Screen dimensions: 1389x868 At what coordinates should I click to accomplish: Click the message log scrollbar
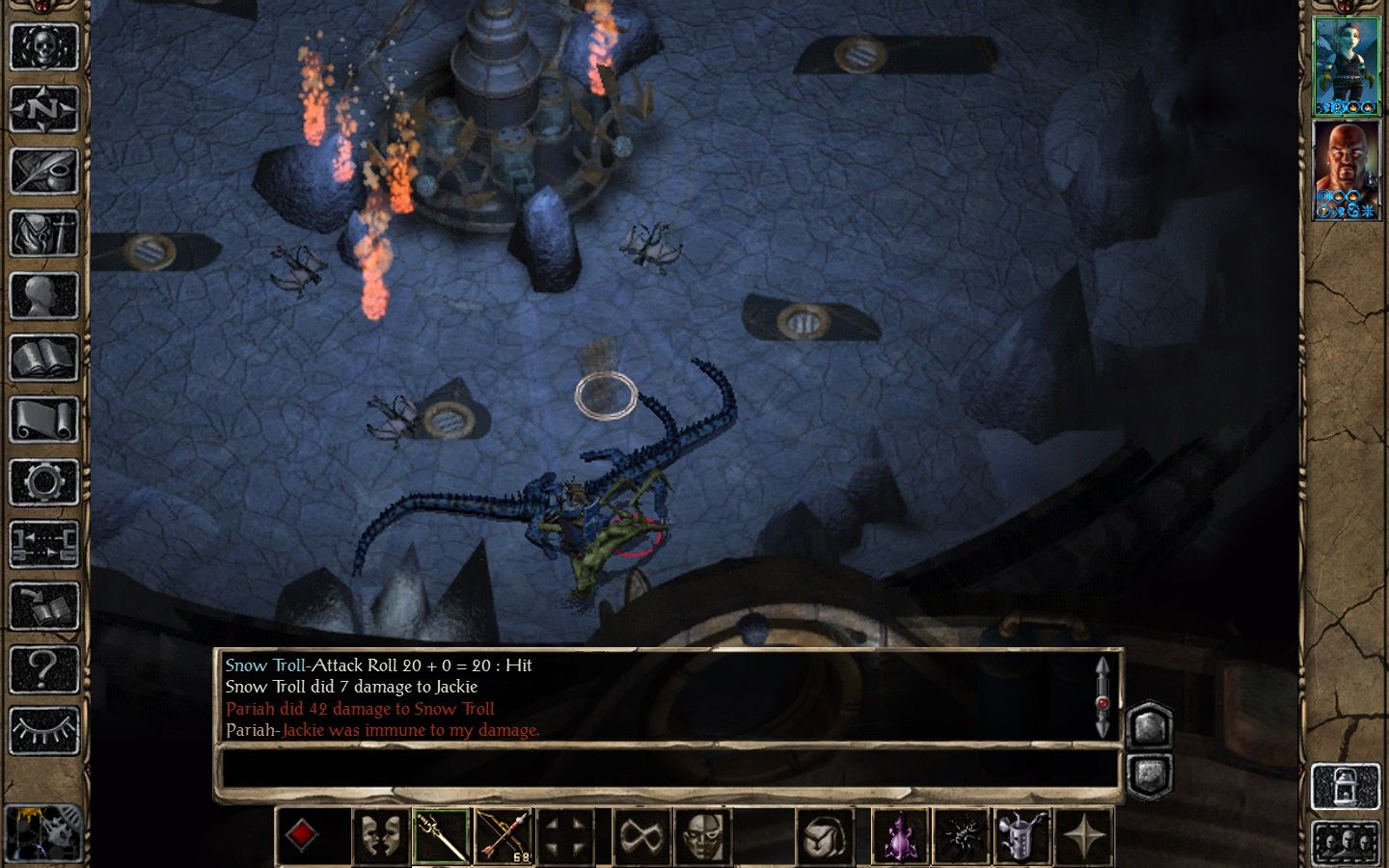click(1103, 696)
